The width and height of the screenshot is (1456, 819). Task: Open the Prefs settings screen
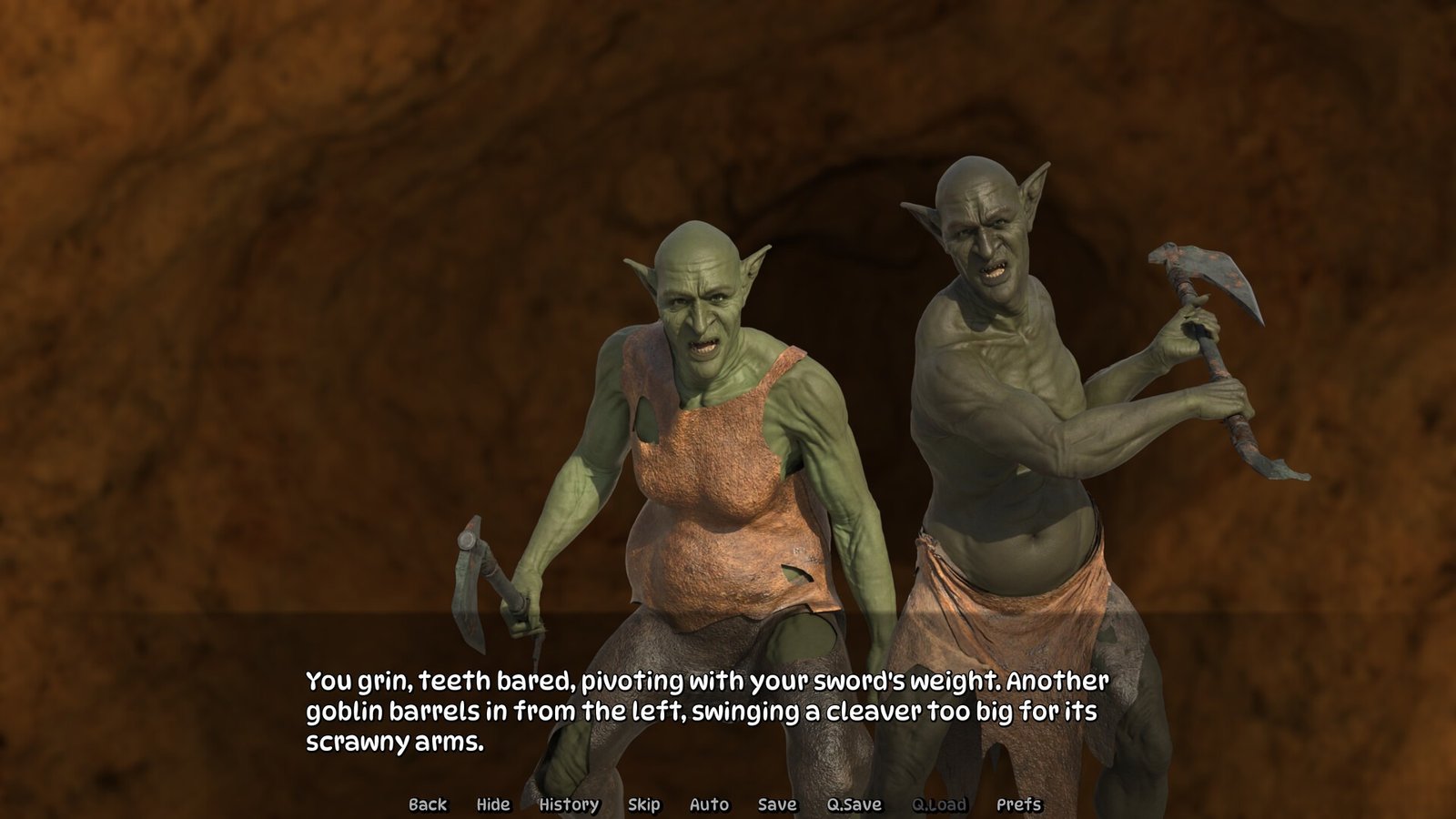pos(1018,804)
